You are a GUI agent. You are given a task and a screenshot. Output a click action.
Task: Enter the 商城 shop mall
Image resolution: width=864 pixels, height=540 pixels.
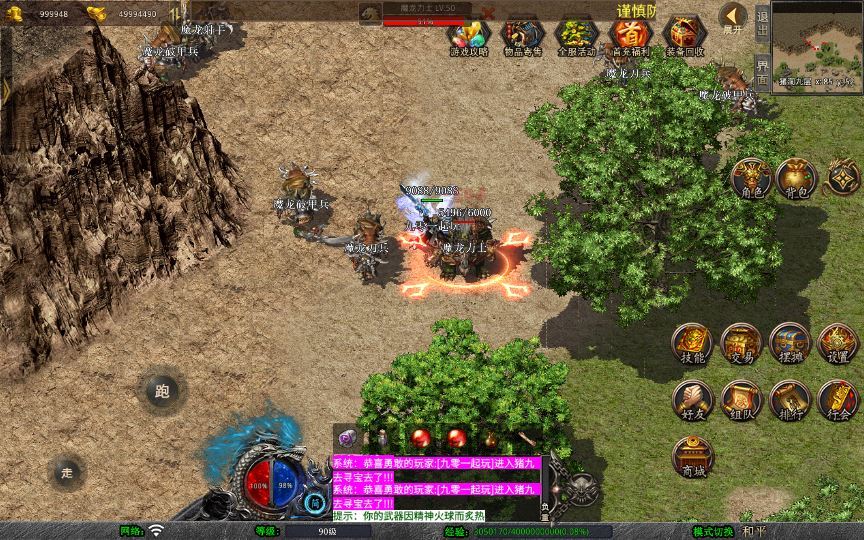coord(692,457)
